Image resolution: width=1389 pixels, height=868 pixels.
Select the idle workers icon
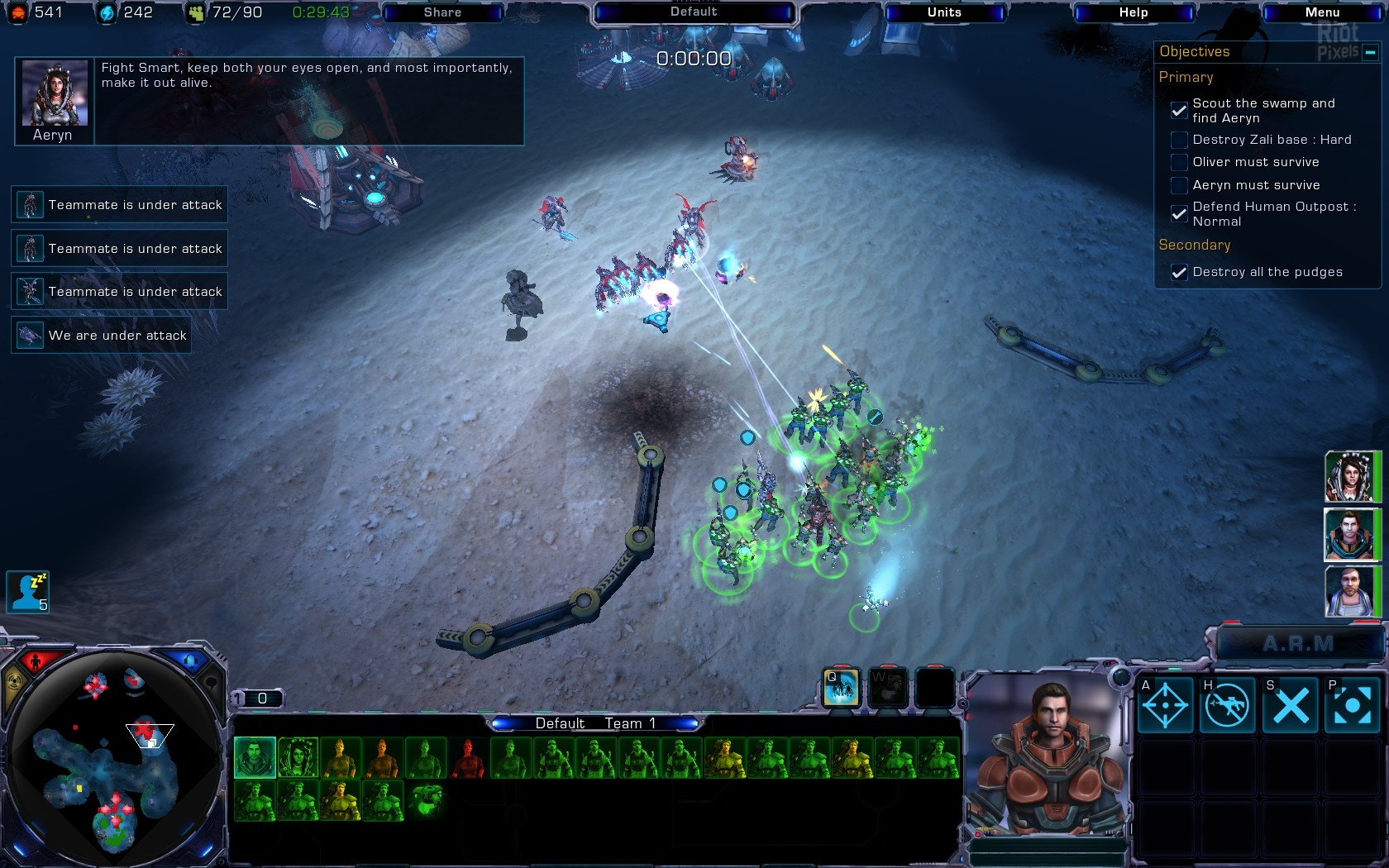click(27, 592)
